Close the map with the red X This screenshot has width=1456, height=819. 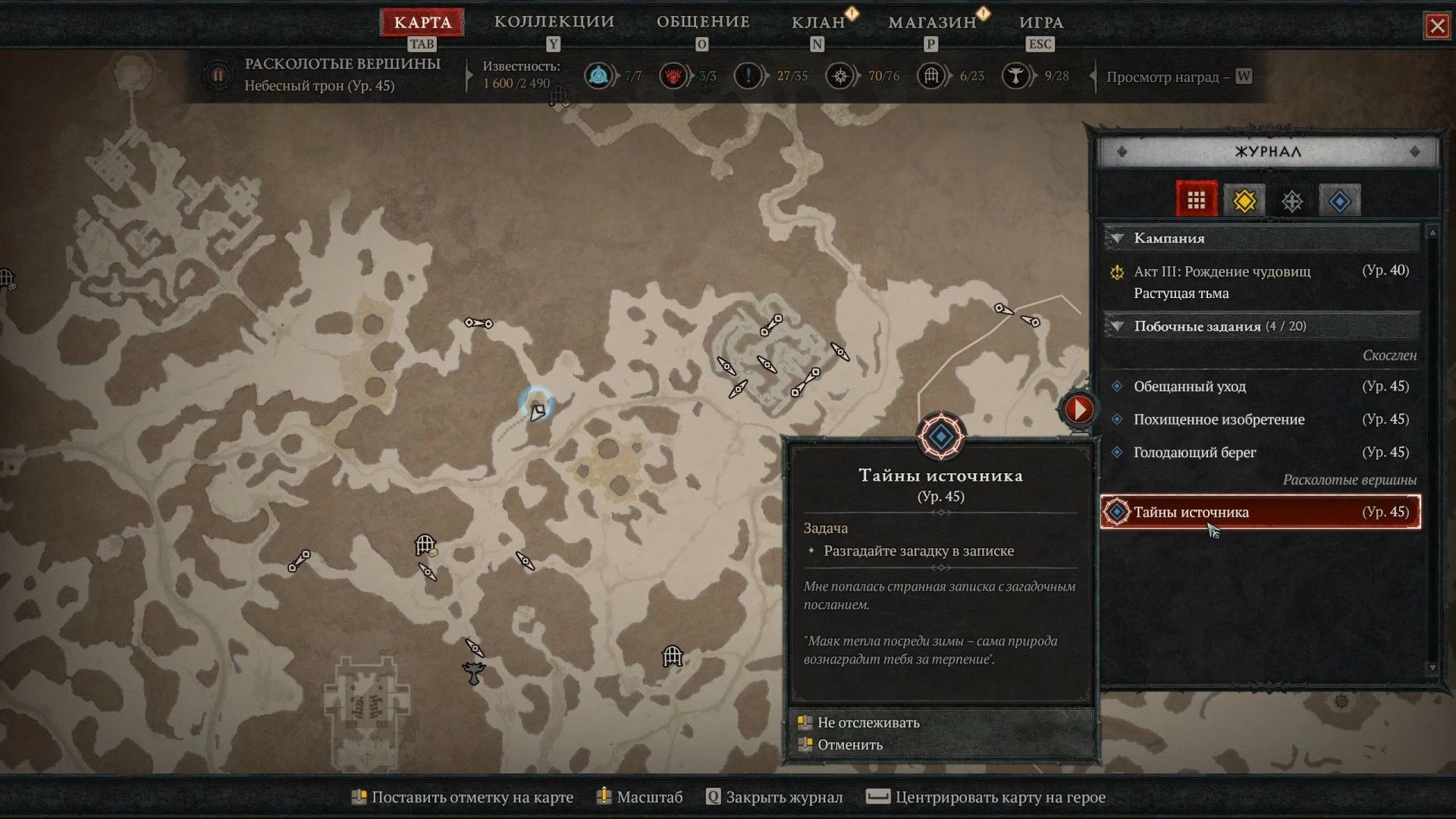click(x=1437, y=27)
